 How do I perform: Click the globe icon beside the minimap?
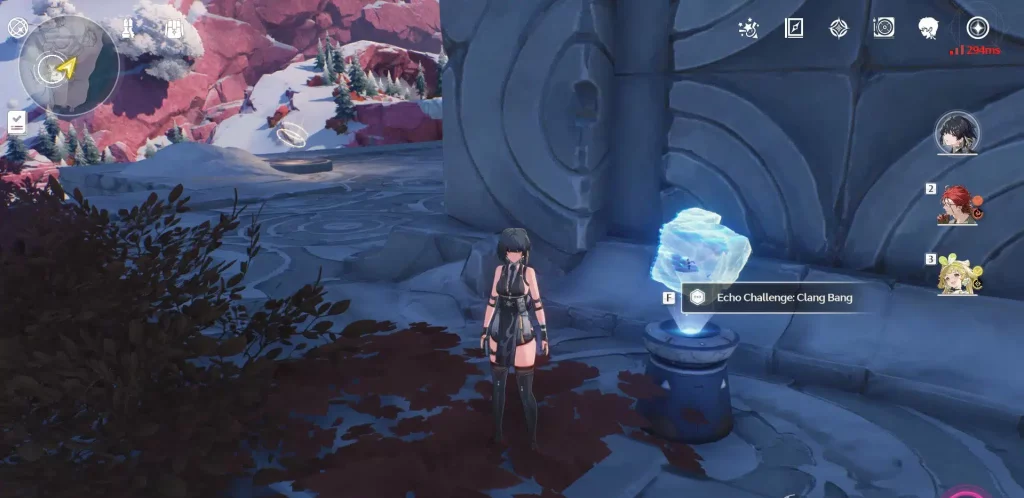click(17, 27)
